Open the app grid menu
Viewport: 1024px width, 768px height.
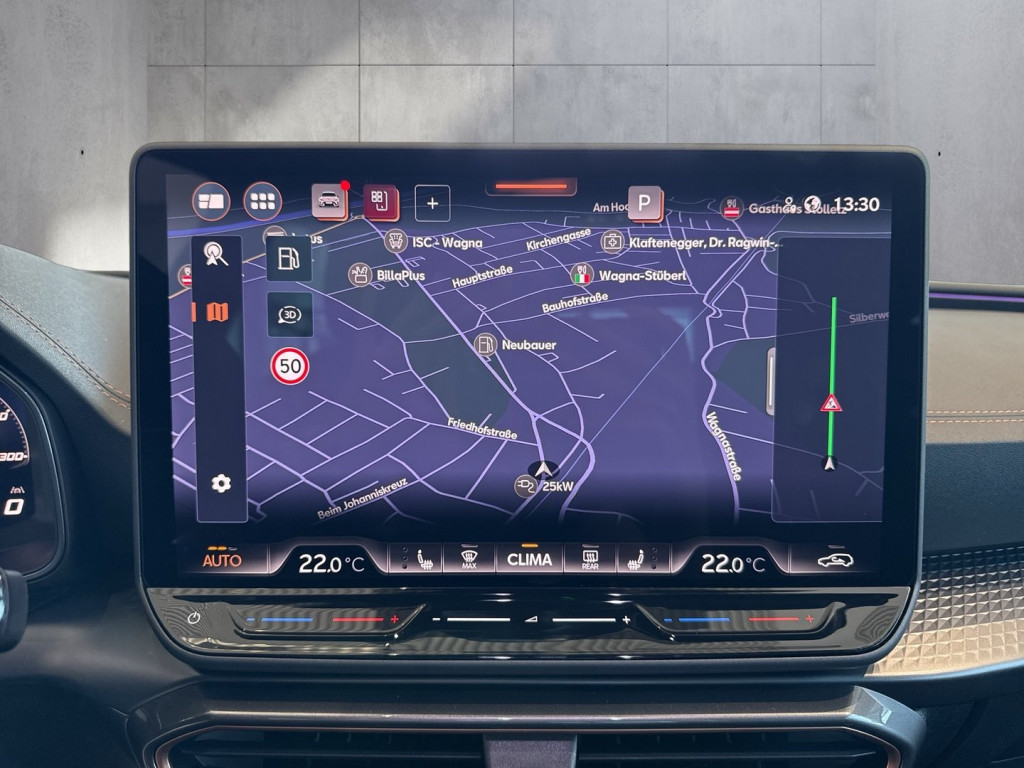coord(262,201)
